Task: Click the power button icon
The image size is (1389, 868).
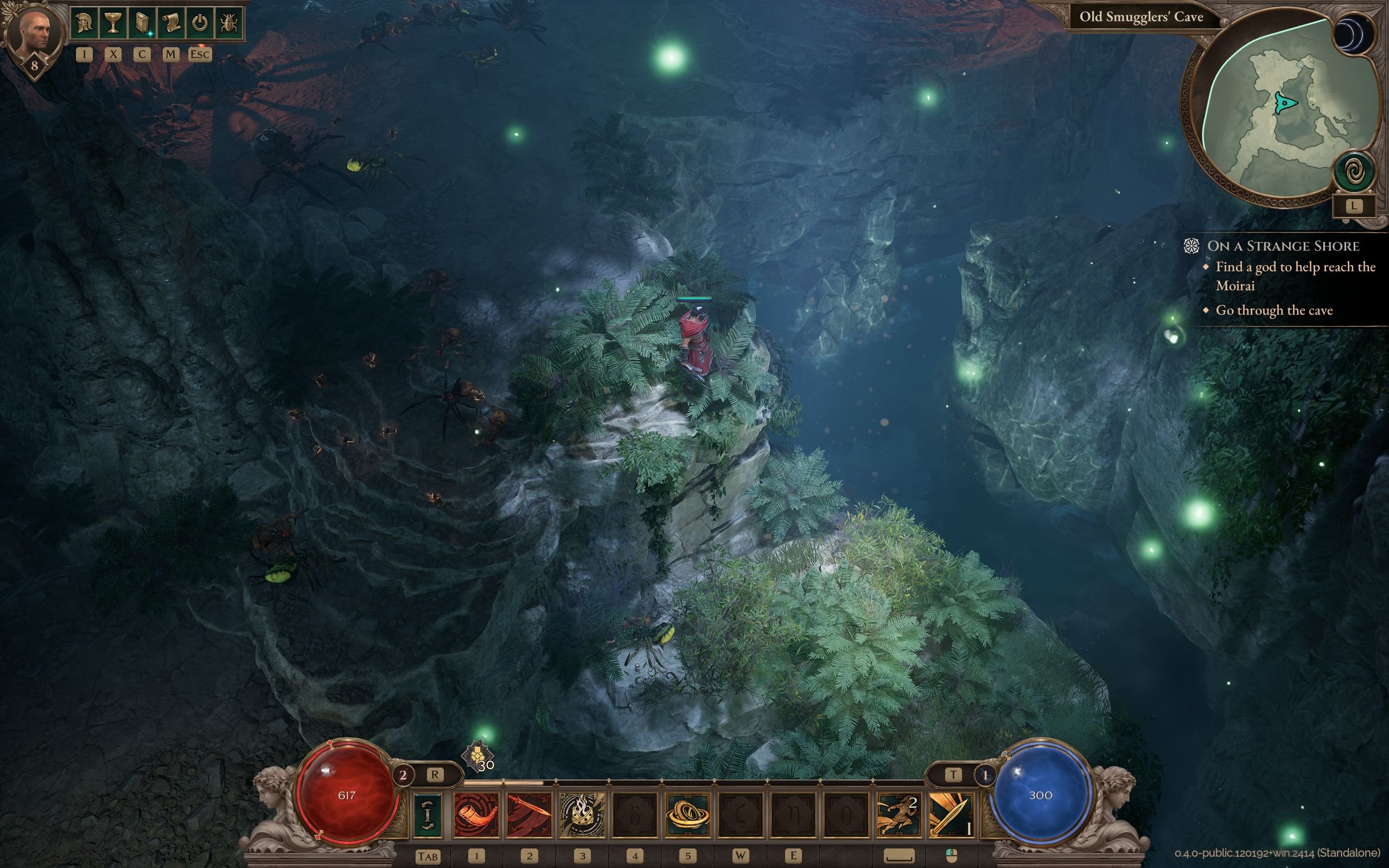Action: point(199,24)
